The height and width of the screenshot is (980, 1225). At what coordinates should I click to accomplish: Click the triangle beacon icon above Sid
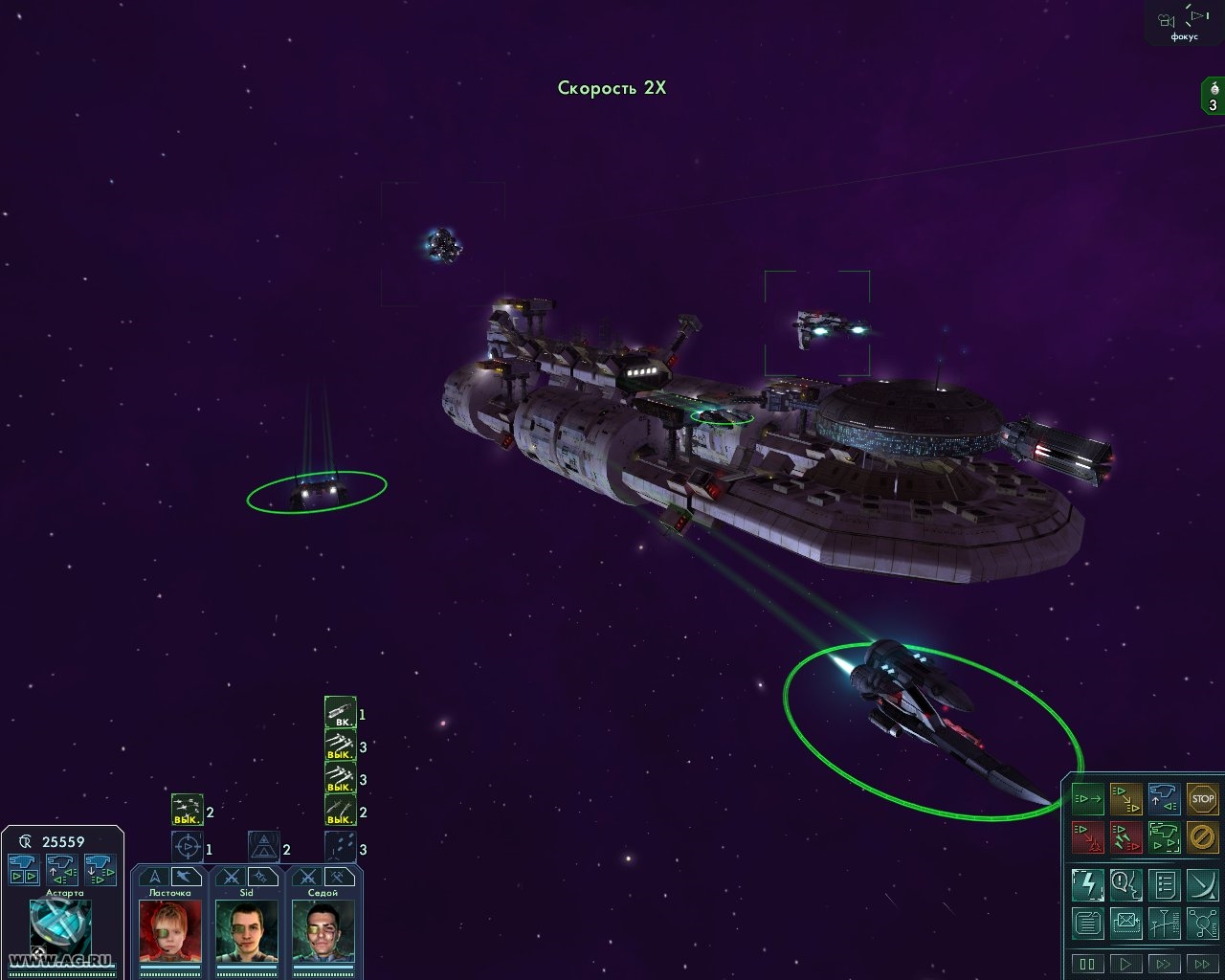[264, 848]
